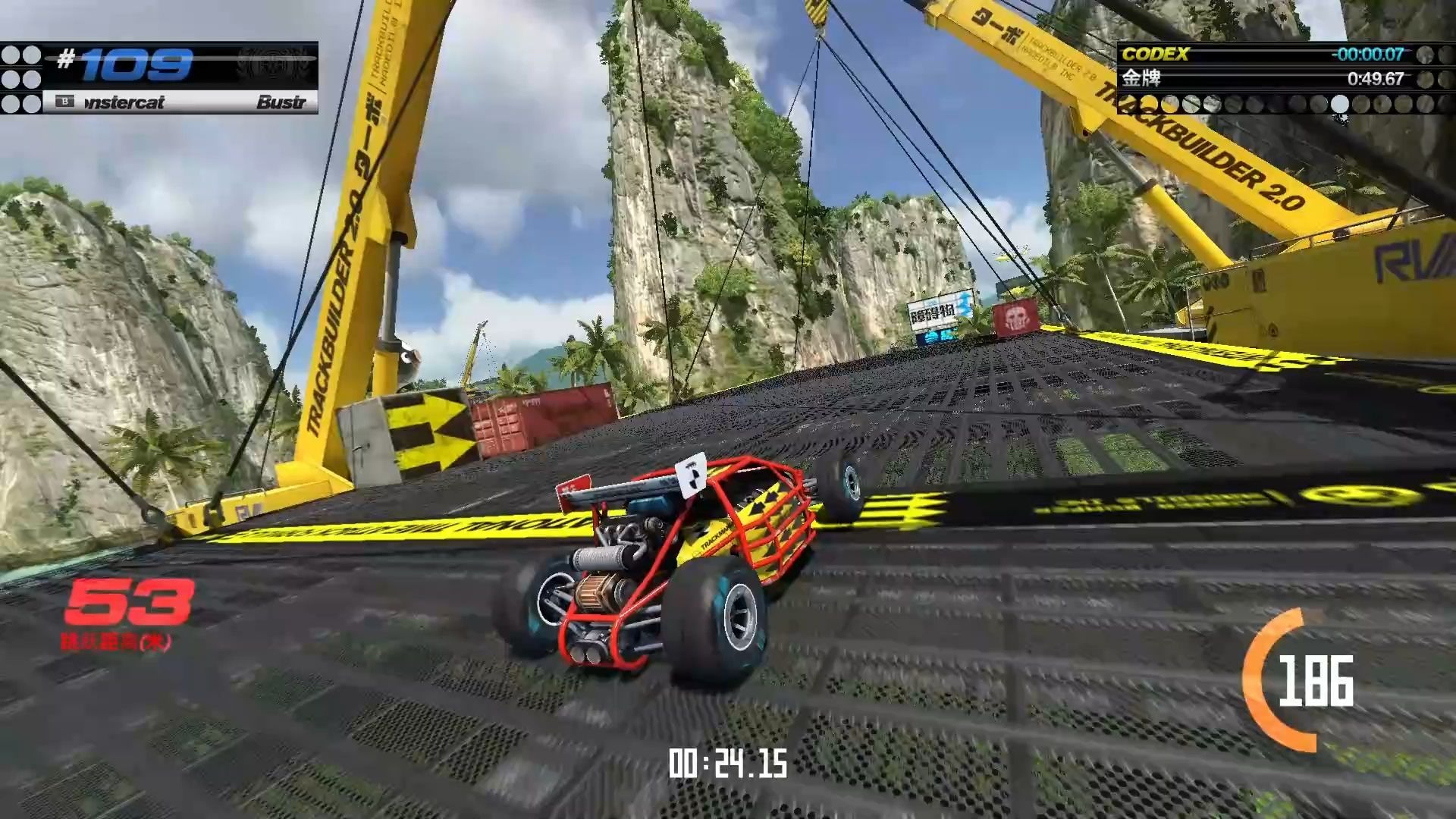Screen dimensions: 1456x819
Task: Toggle a white opponent dot top-left
Action: click(12, 55)
